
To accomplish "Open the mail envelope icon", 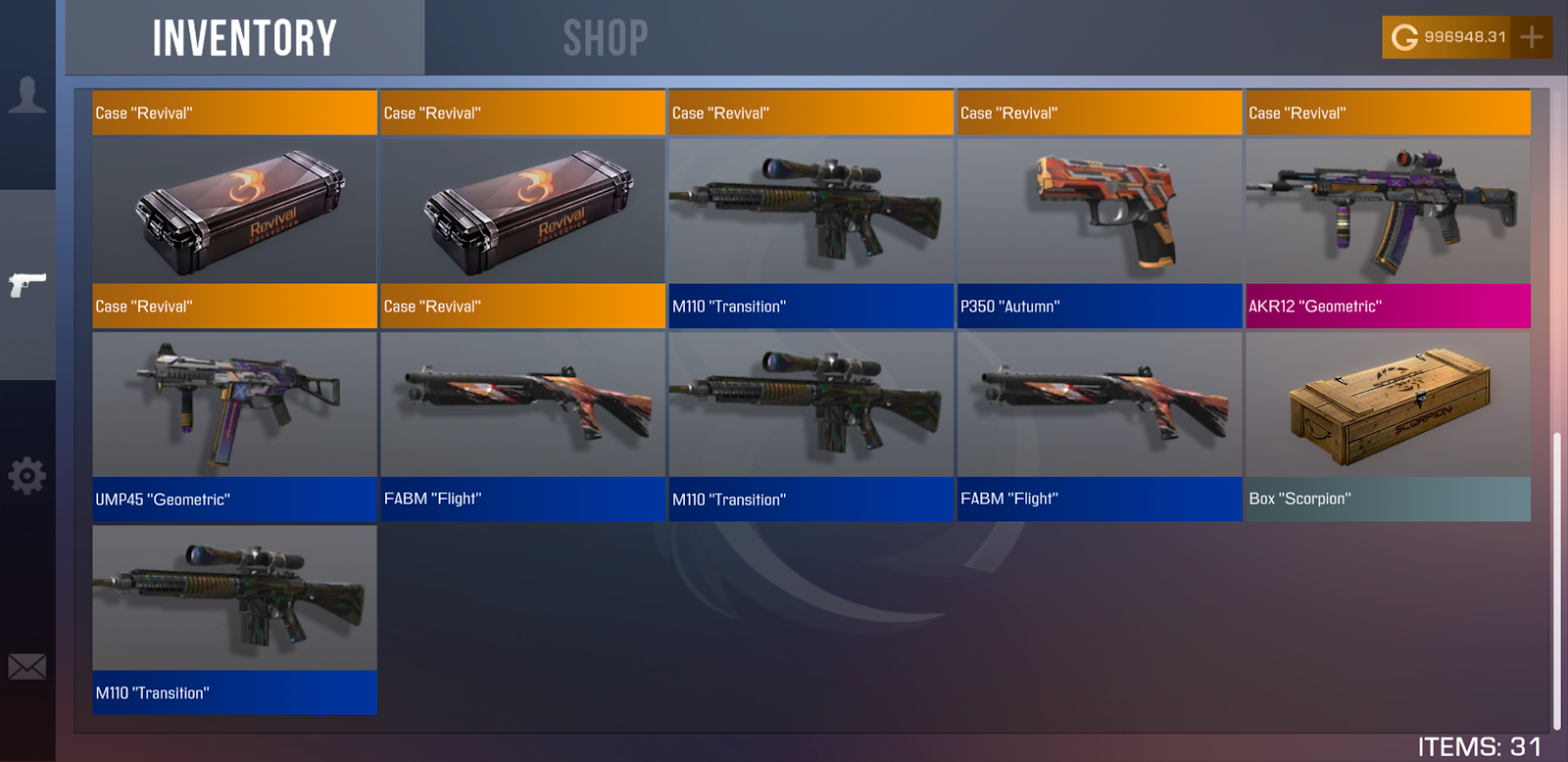I will point(27,667).
